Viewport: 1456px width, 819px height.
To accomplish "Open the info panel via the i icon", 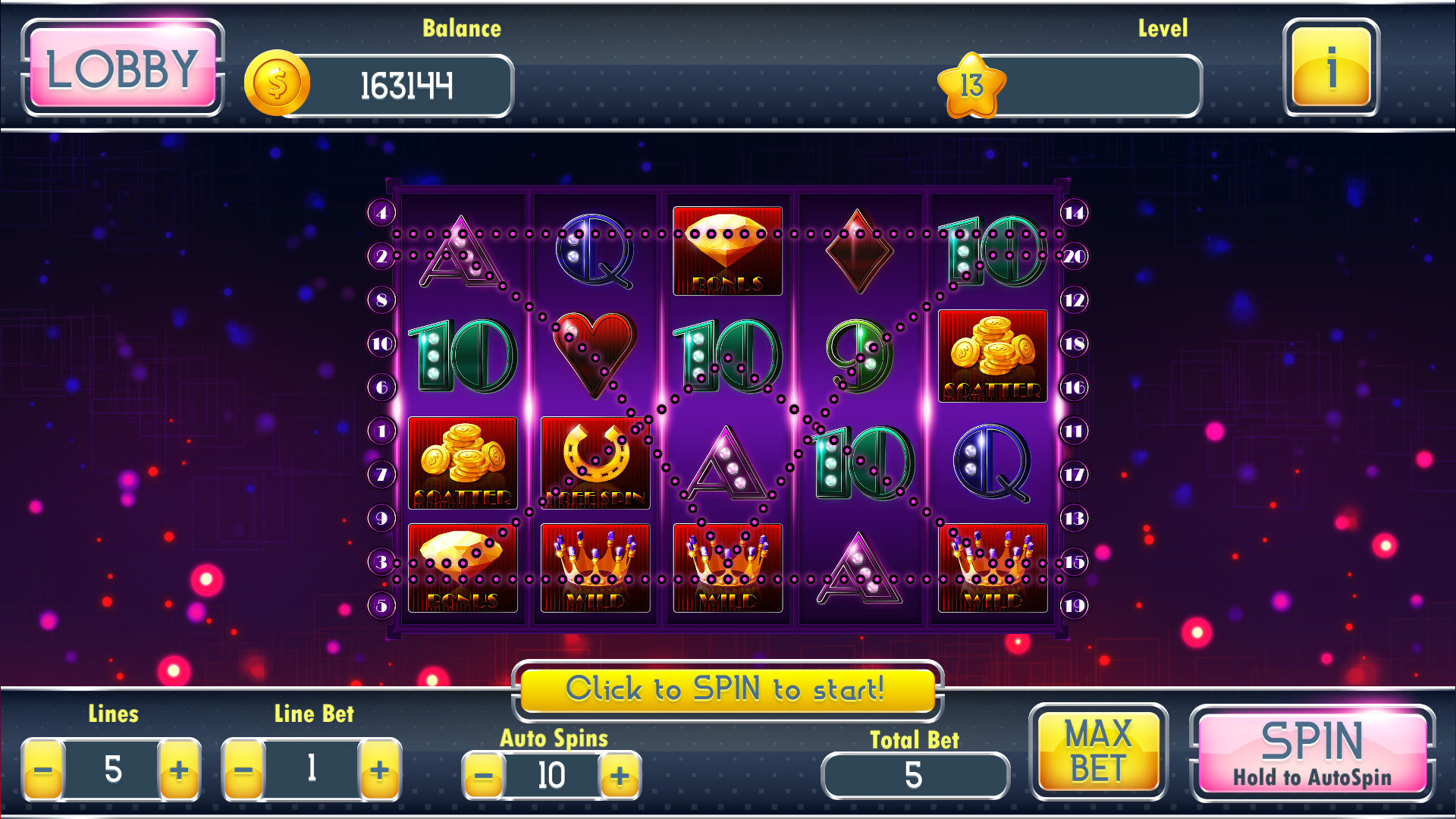I will coord(1331,72).
